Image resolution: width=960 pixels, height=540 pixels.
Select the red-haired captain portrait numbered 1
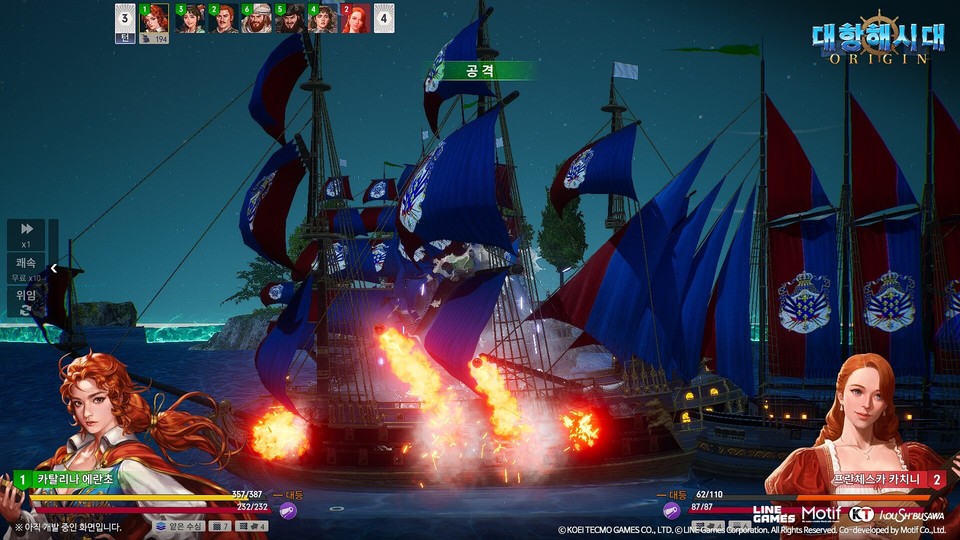154,19
